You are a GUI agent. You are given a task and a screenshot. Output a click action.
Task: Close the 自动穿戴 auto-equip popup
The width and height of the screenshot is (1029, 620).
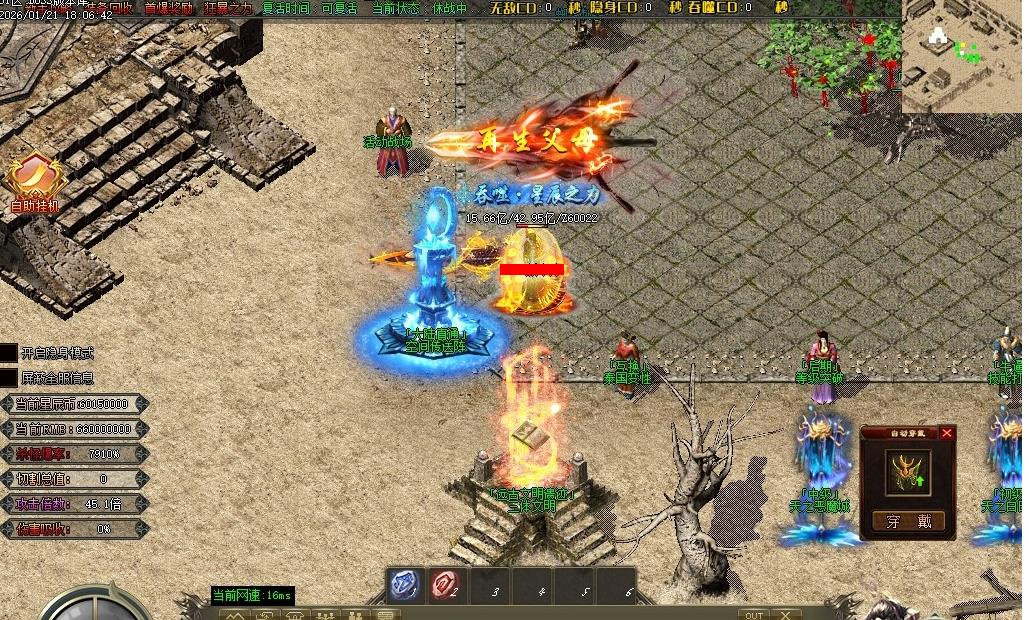(x=946, y=433)
